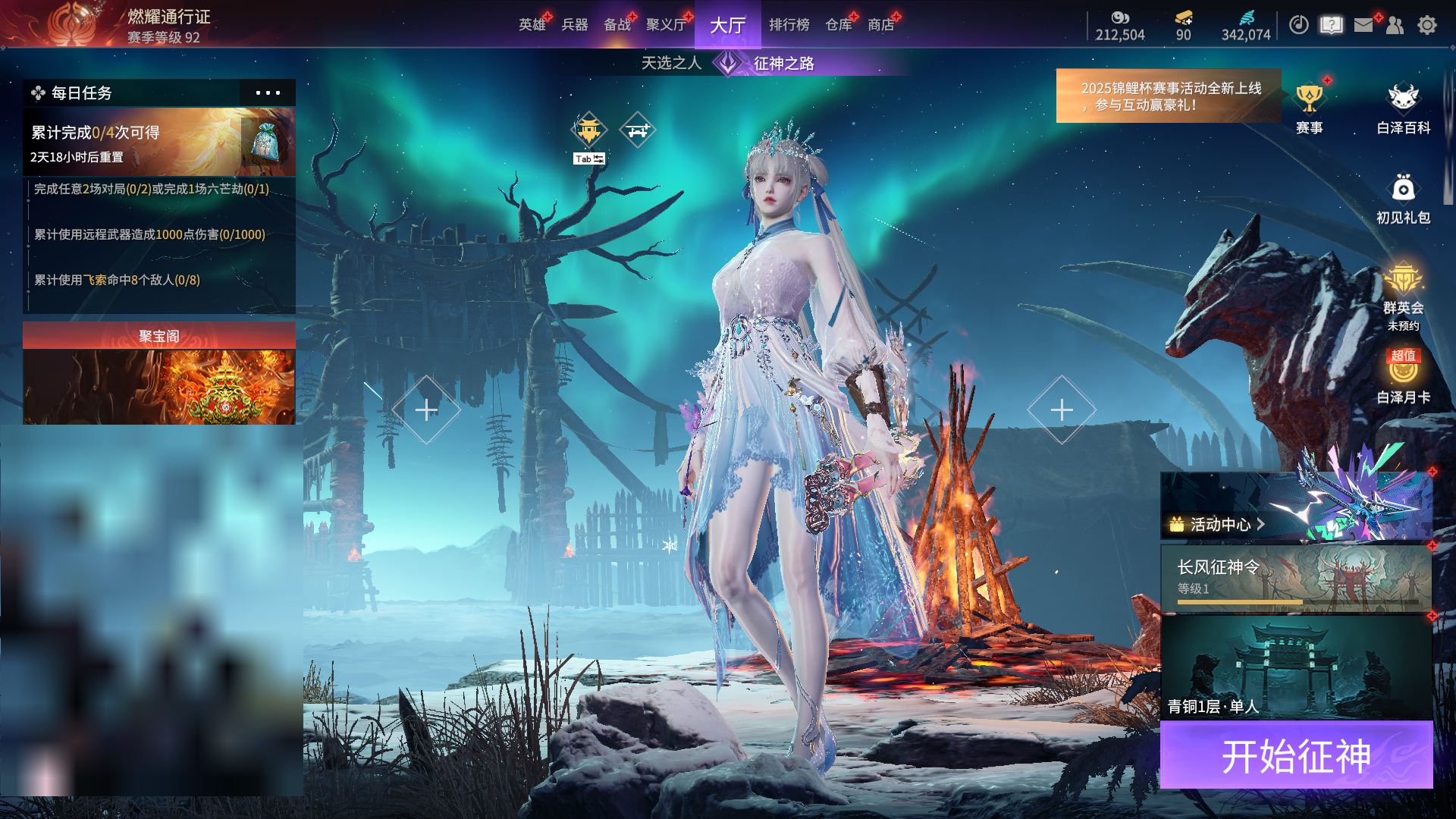Switch to the 兵器 weapons tab
Screen dimensions: 1456x819
click(x=574, y=25)
